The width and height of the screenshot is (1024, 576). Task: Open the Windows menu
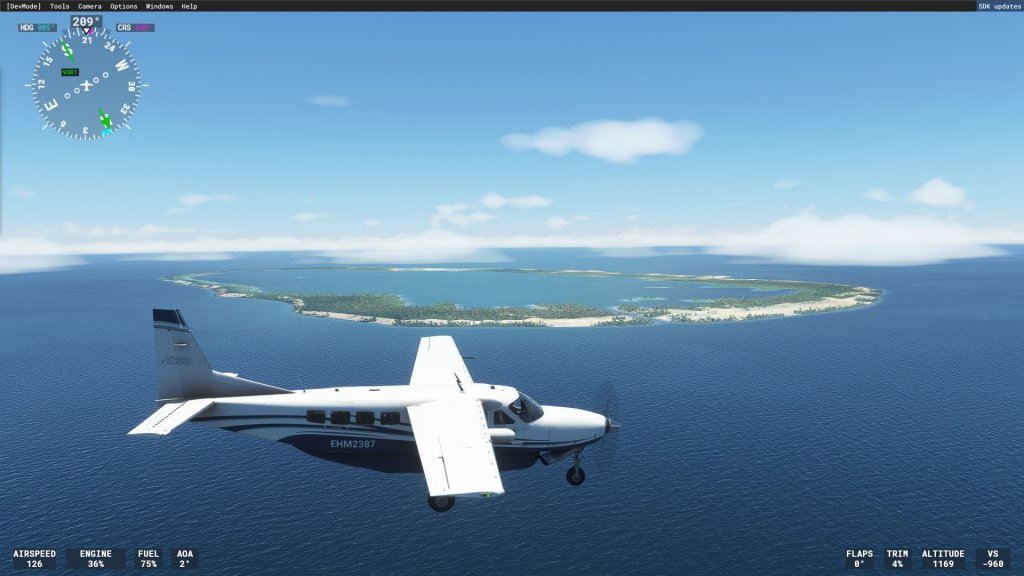point(159,6)
